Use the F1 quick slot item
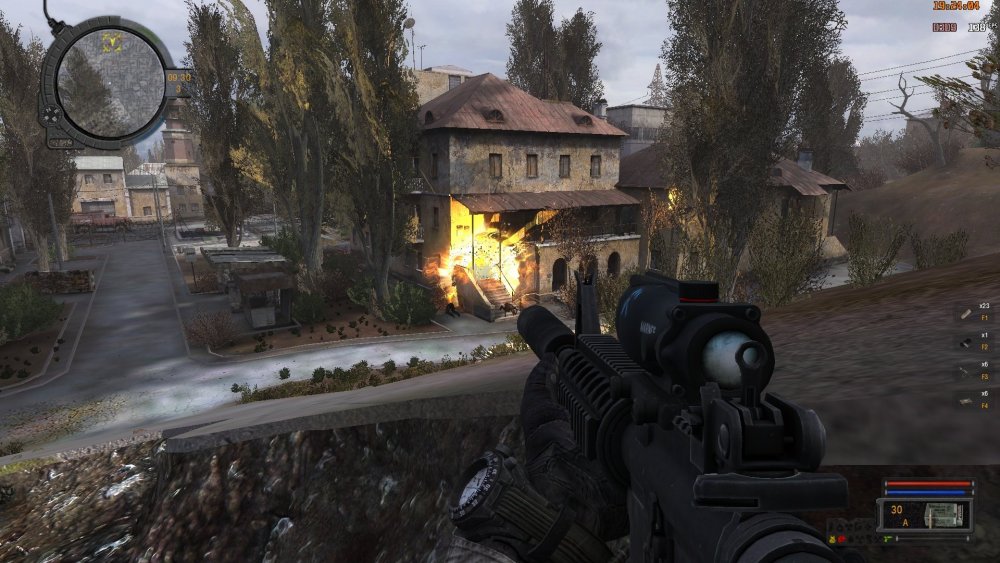The width and height of the screenshot is (1000, 563). [966, 314]
